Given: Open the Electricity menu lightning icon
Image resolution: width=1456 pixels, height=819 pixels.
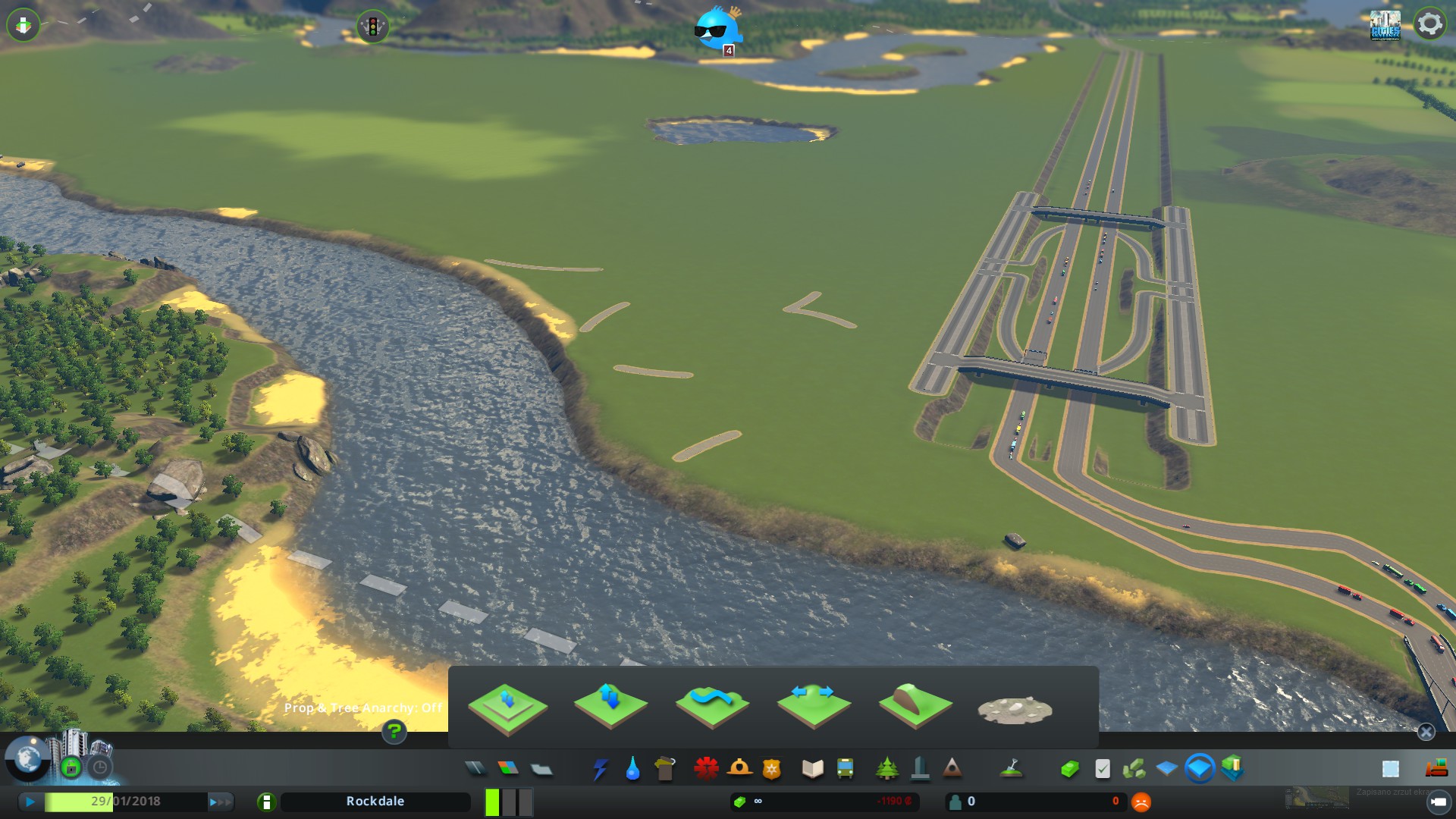Looking at the screenshot, I should pos(601,769).
